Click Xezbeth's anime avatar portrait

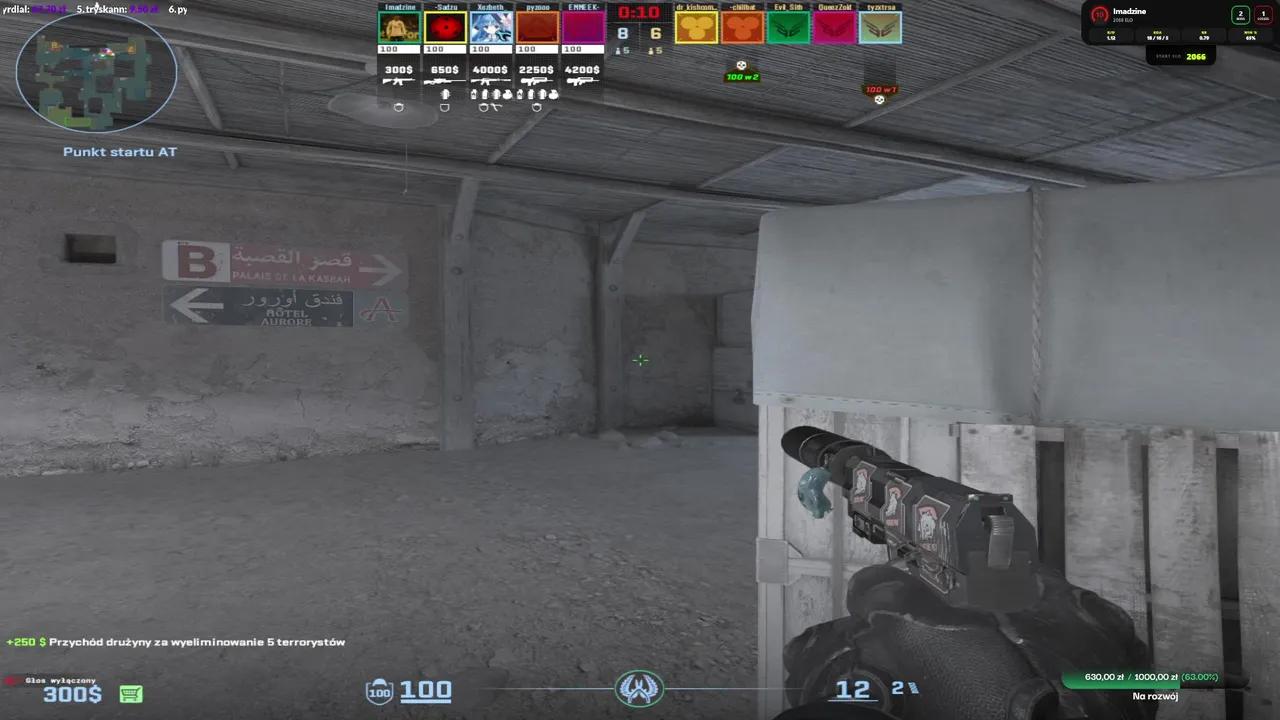[x=490, y=26]
